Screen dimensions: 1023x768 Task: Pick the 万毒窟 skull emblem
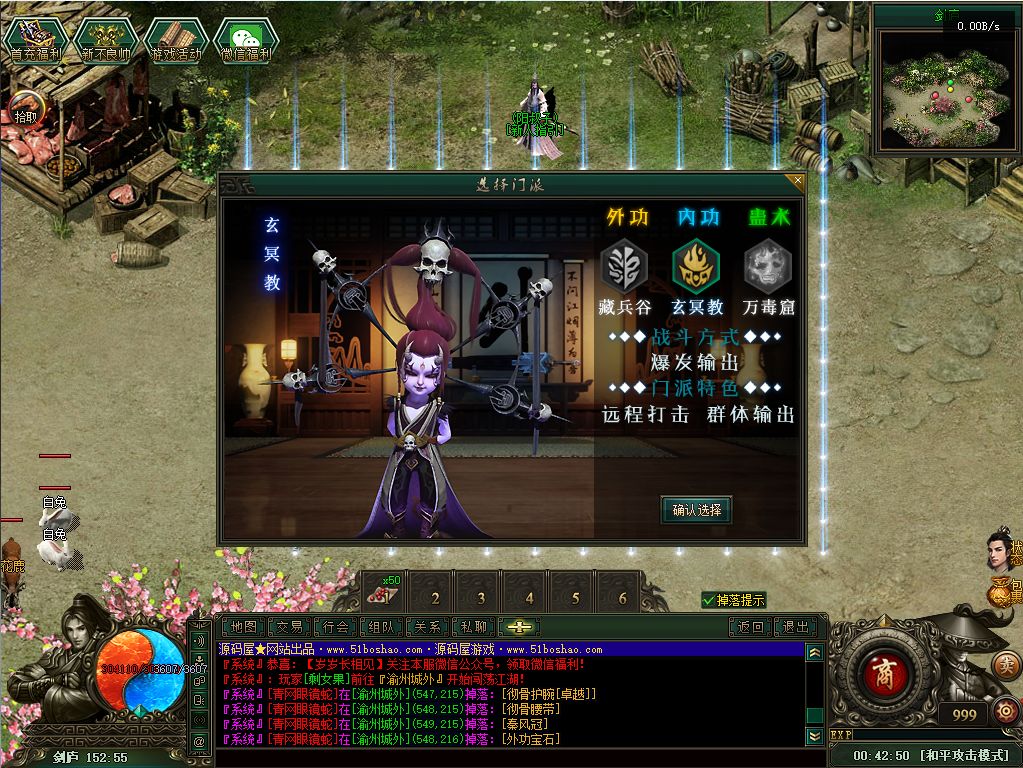click(x=768, y=268)
